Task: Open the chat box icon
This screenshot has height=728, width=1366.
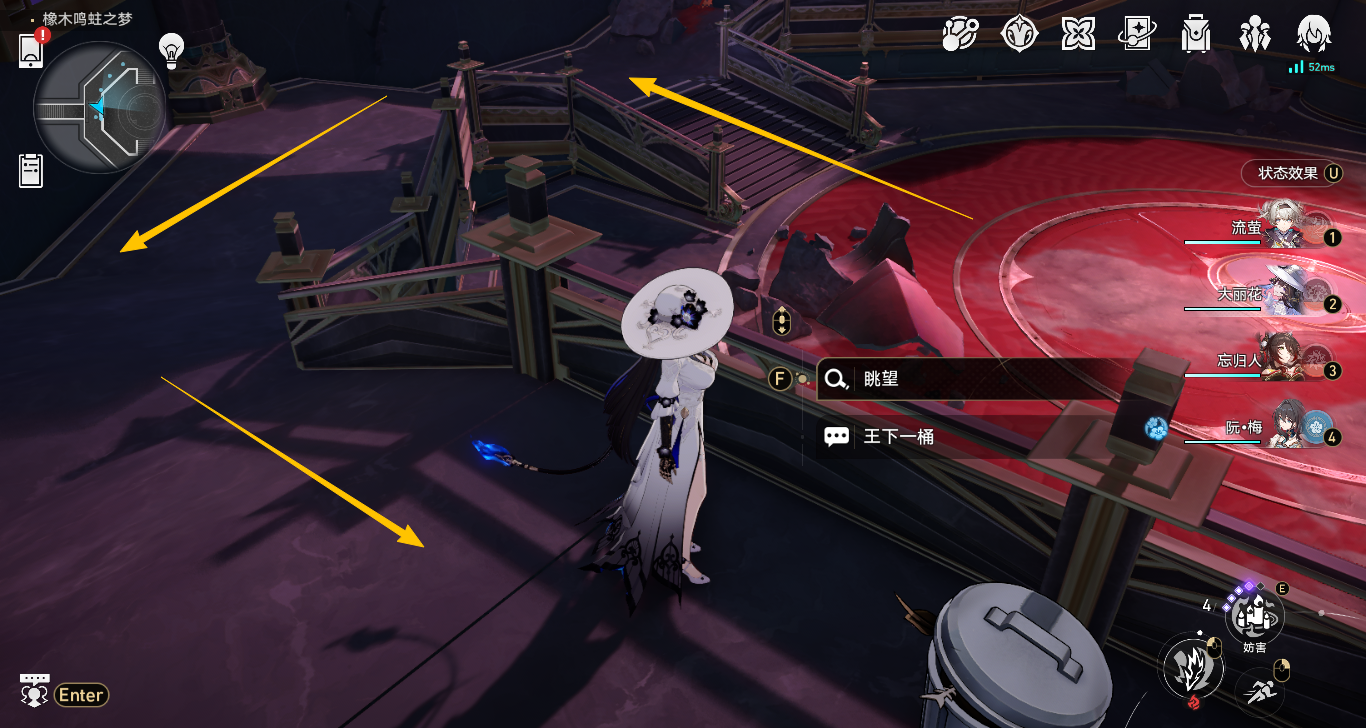Action: [x=34, y=689]
